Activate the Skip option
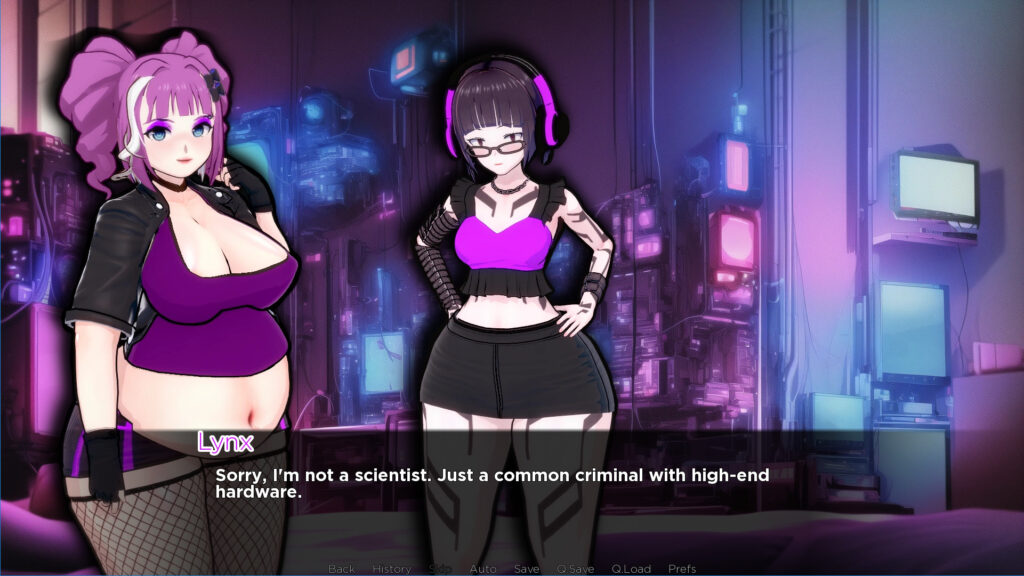 [x=440, y=569]
